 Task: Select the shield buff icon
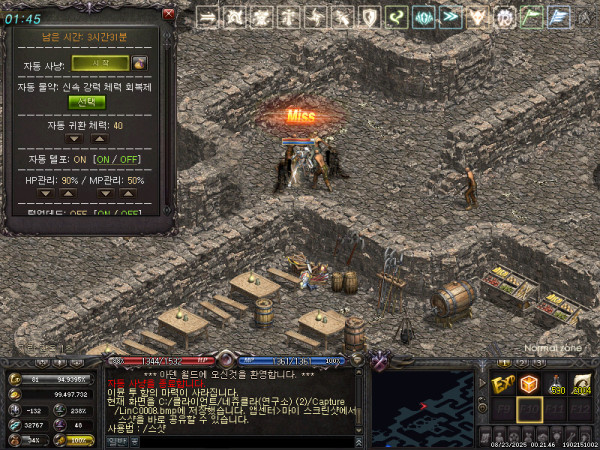370,17
